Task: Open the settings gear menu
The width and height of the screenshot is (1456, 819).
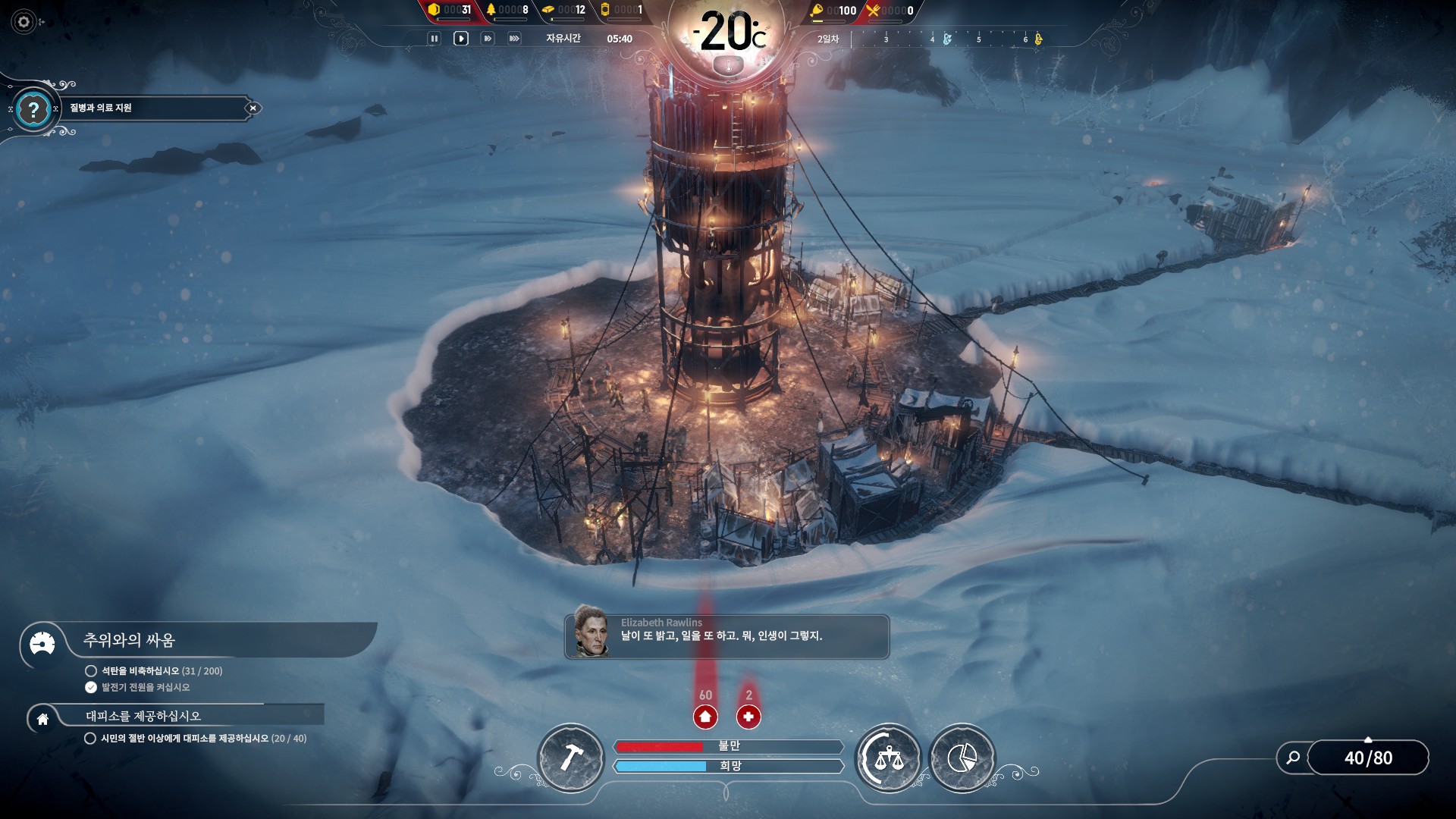Action: [x=24, y=22]
